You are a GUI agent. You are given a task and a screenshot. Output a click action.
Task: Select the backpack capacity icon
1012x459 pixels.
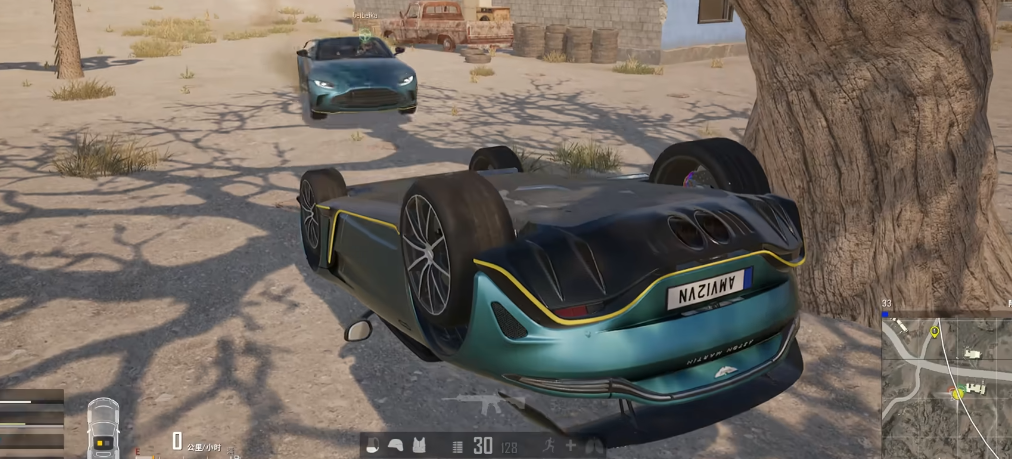point(373,446)
